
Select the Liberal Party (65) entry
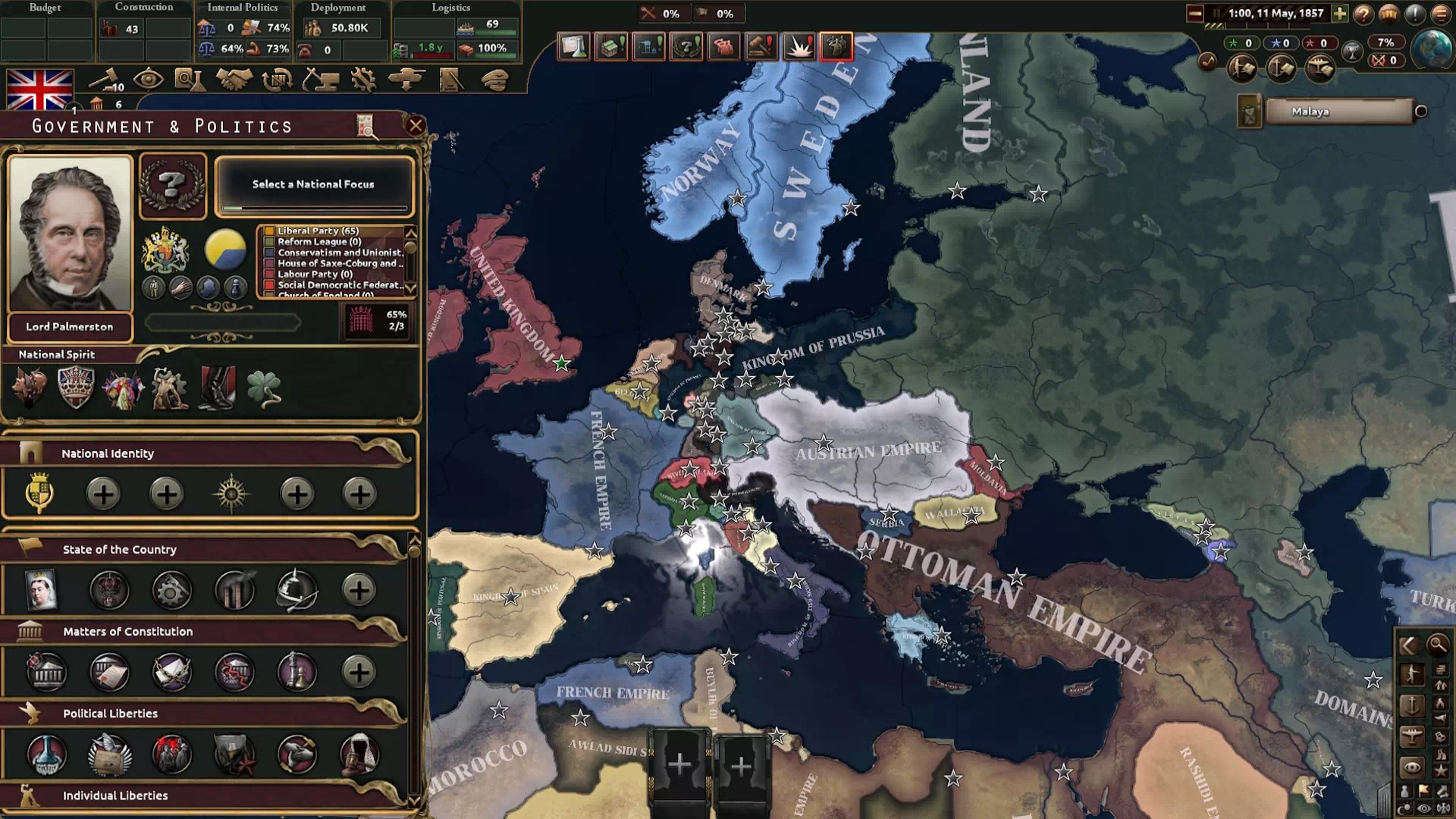click(x=318, y=231)
